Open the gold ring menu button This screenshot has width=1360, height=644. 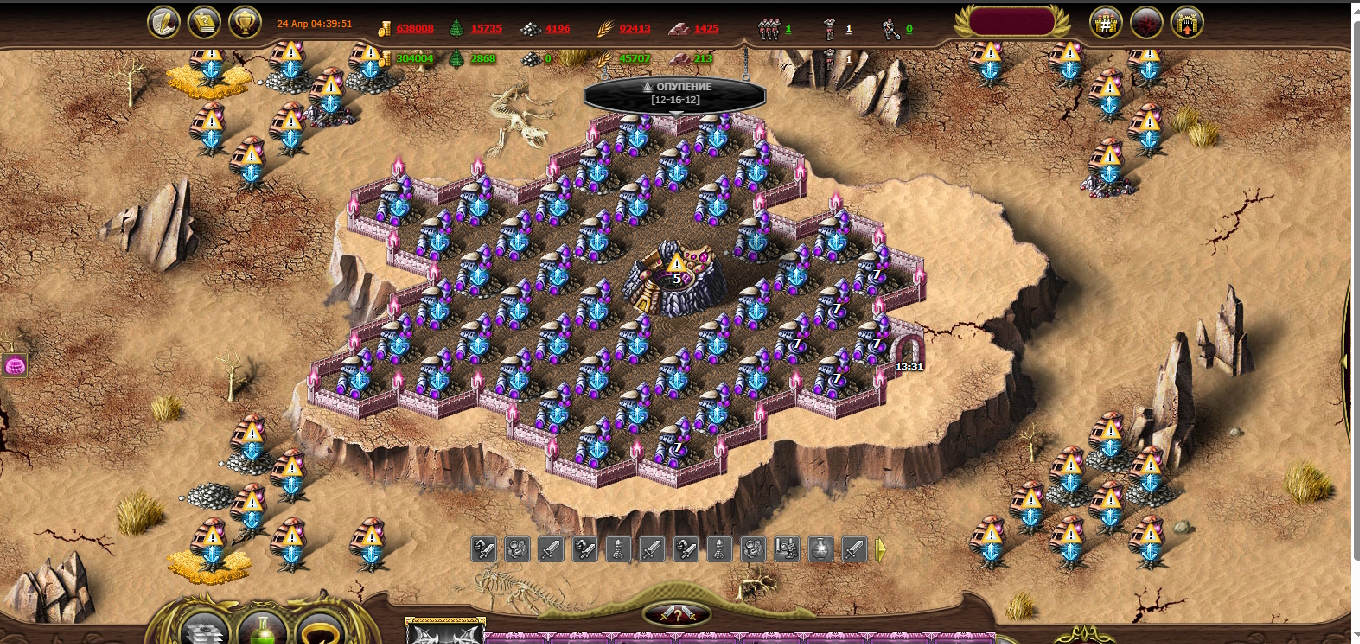pyautogui.click(x=320, y=627)
